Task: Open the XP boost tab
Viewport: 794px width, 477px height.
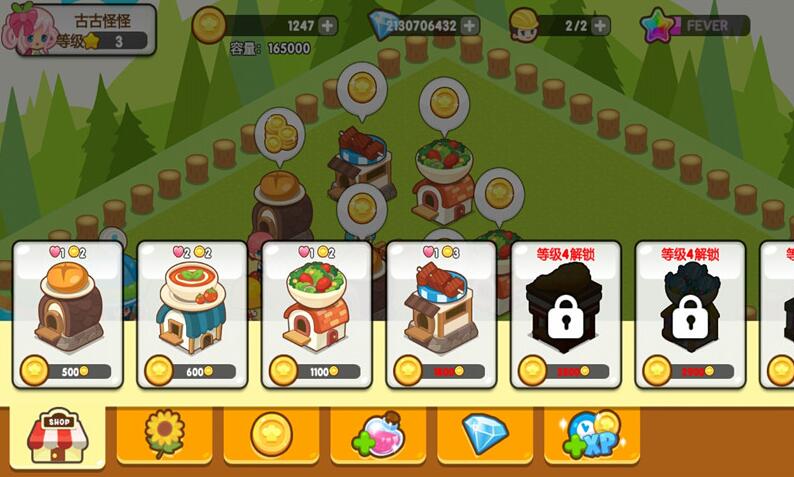Action: pyautogui.click(x=592, y=434)
